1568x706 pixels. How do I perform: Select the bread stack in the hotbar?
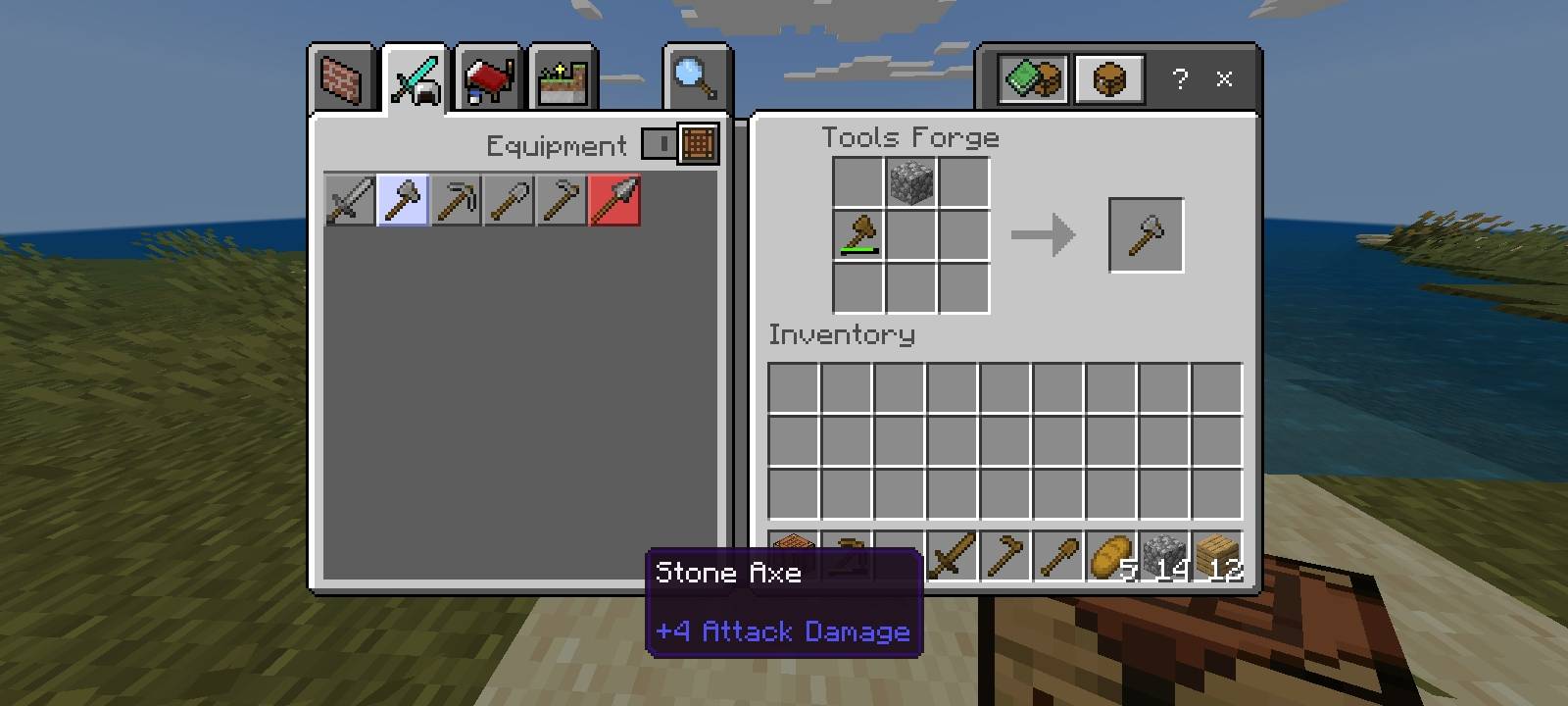click(x=1110, y=557)
